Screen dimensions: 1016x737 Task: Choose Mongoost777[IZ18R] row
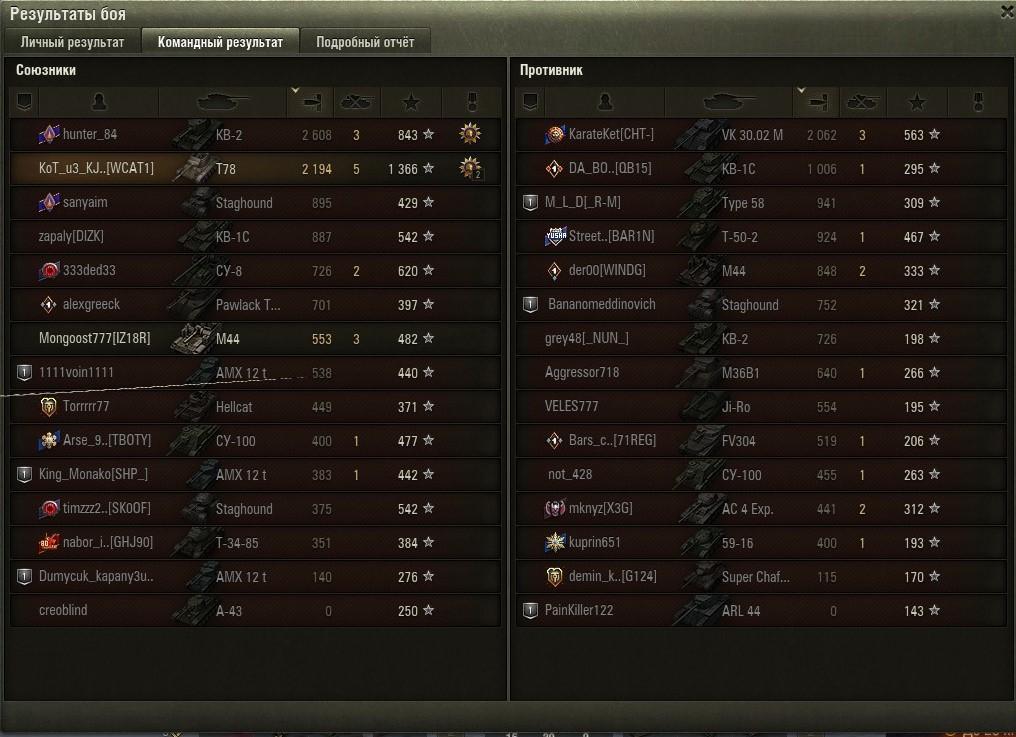[x=94, y=339]
